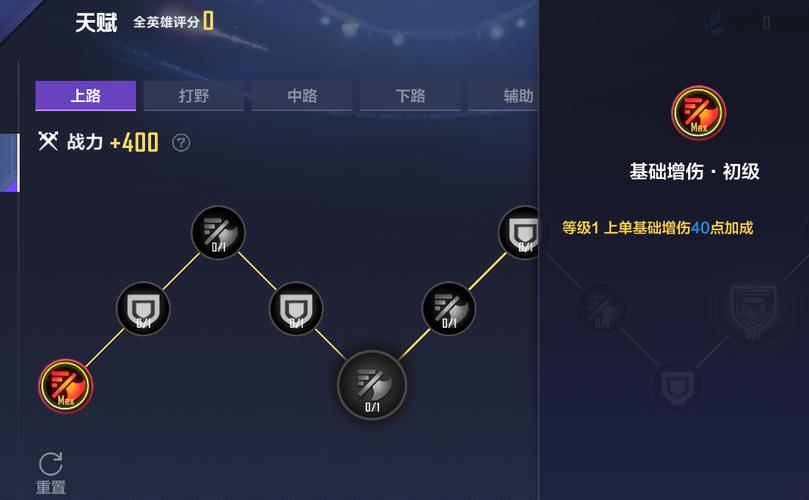Select the large central talent node
The height and width of the screenshot is (500, 809).
pyautogui.click(x=372, y=385)
